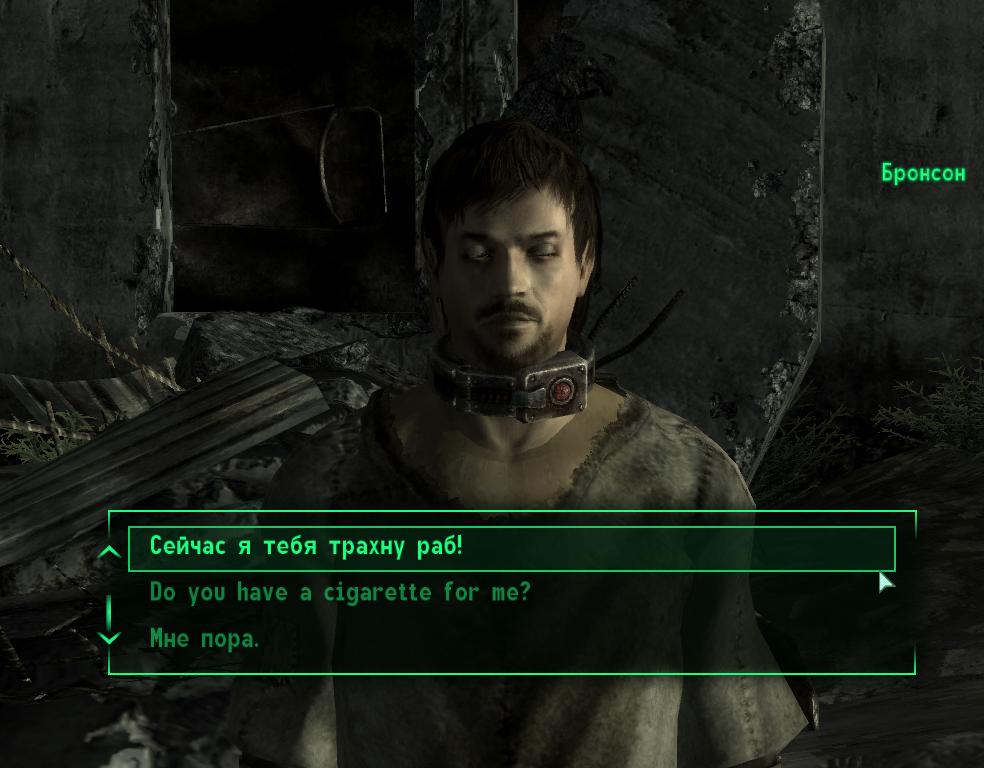Select the highlighted reply ending in "раб!"
This screenshot has height=768, width=984.
click(x=308, y=547)
